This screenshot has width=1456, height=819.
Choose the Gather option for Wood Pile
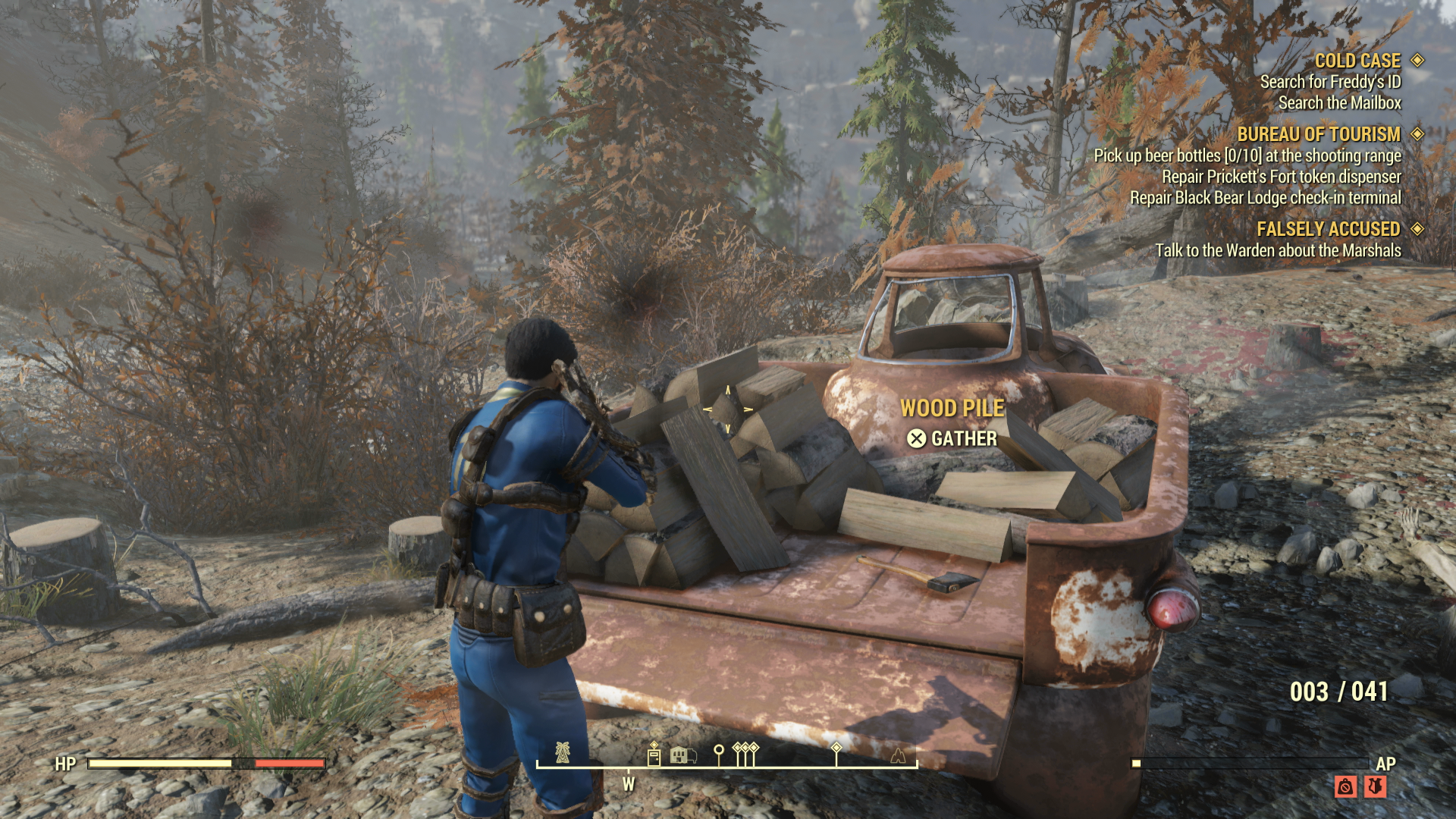click(x=952, y=439)
